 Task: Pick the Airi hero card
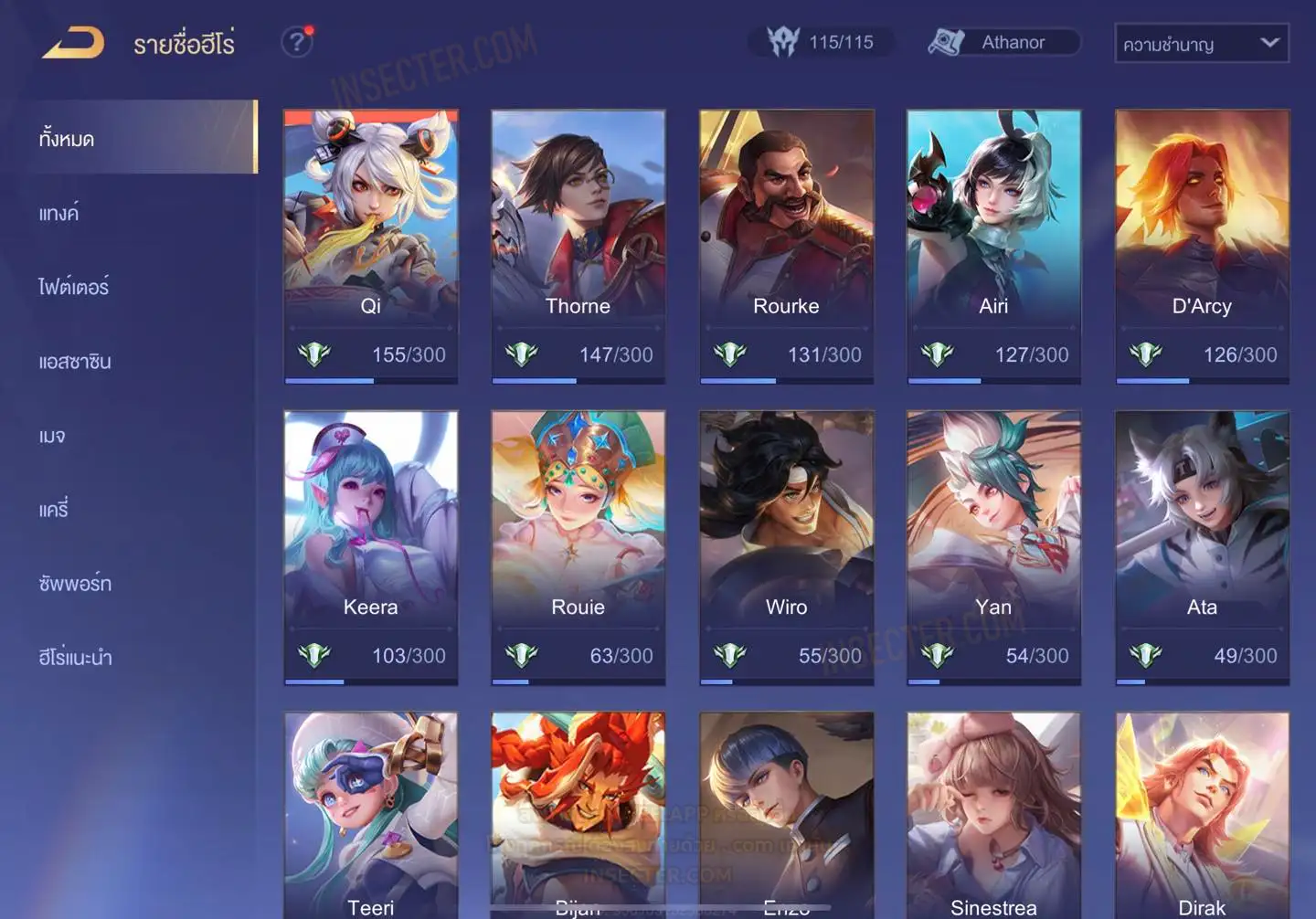pyautogui.click(x=993, y=245)
